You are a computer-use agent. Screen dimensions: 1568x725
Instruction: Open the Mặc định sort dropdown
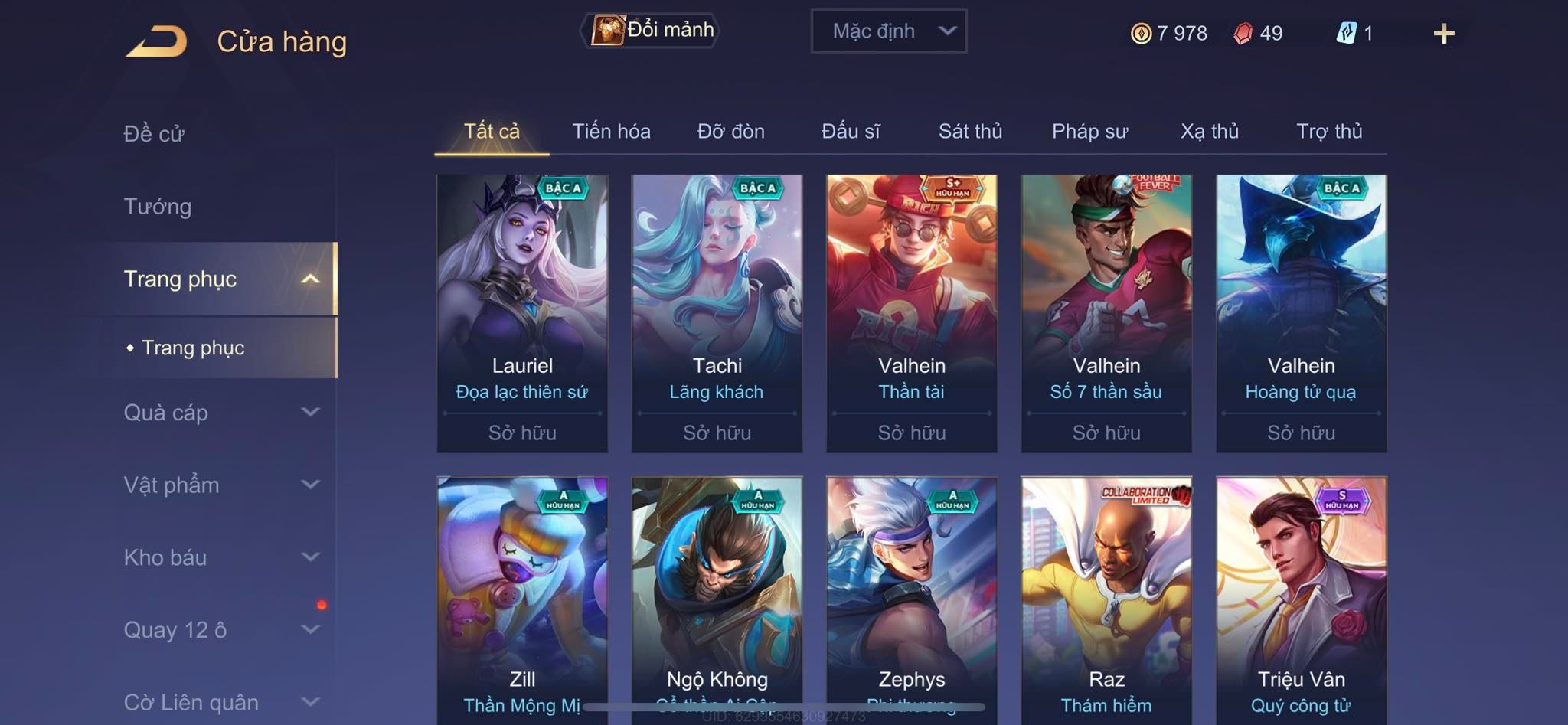[x=888, y=31]
